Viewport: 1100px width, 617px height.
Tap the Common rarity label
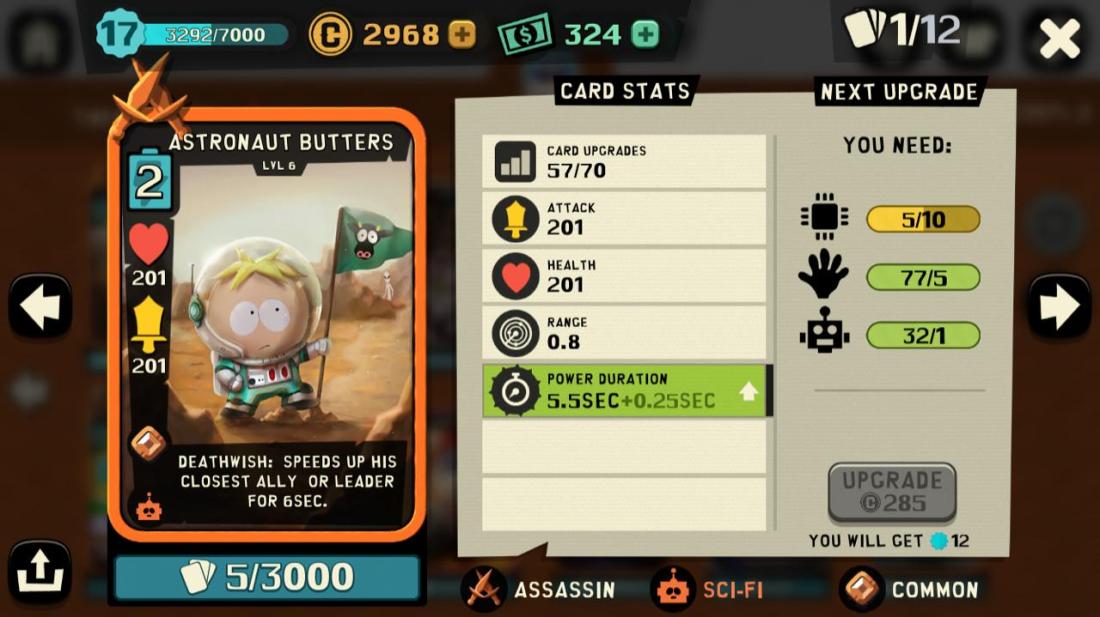point(910,590)
